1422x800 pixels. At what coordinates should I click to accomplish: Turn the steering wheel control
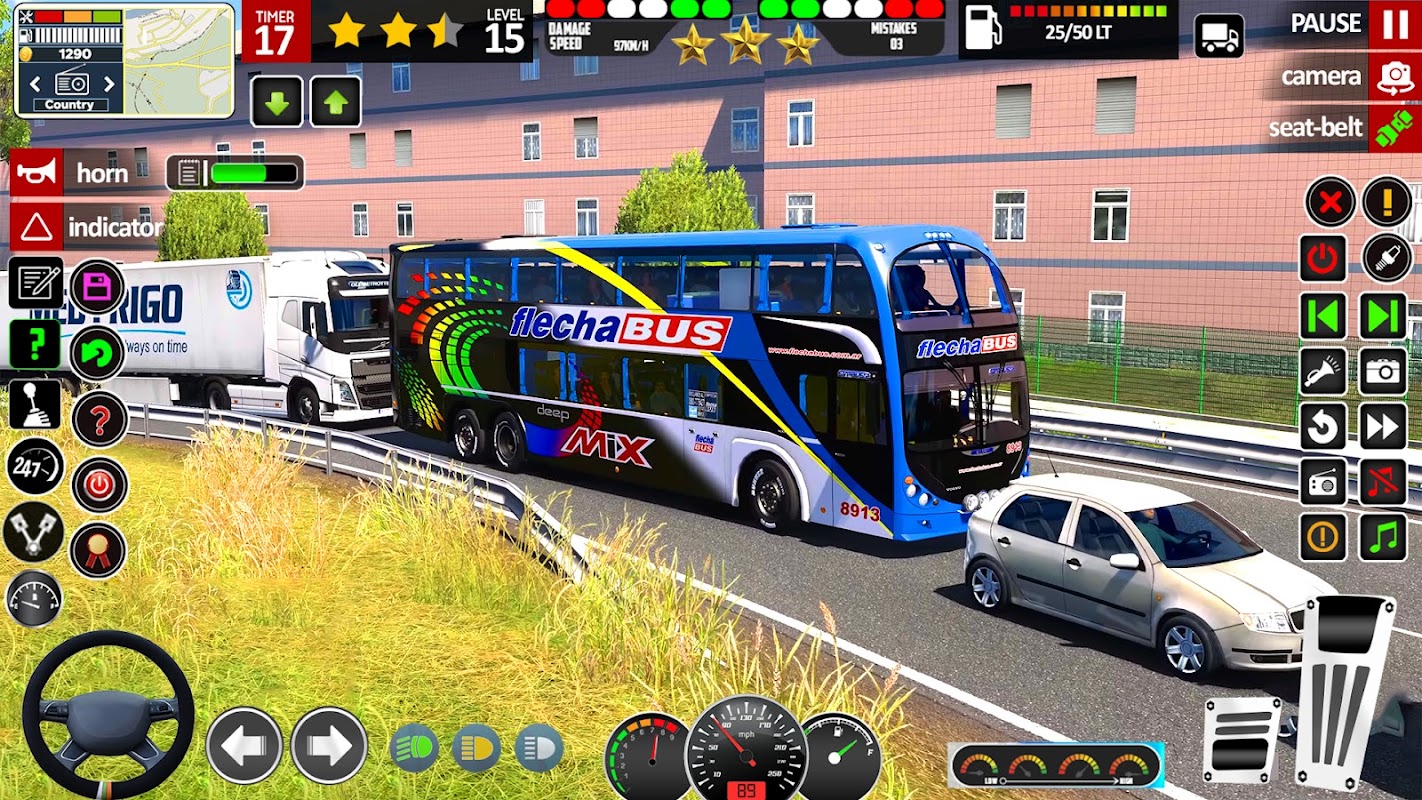(108, 715)
